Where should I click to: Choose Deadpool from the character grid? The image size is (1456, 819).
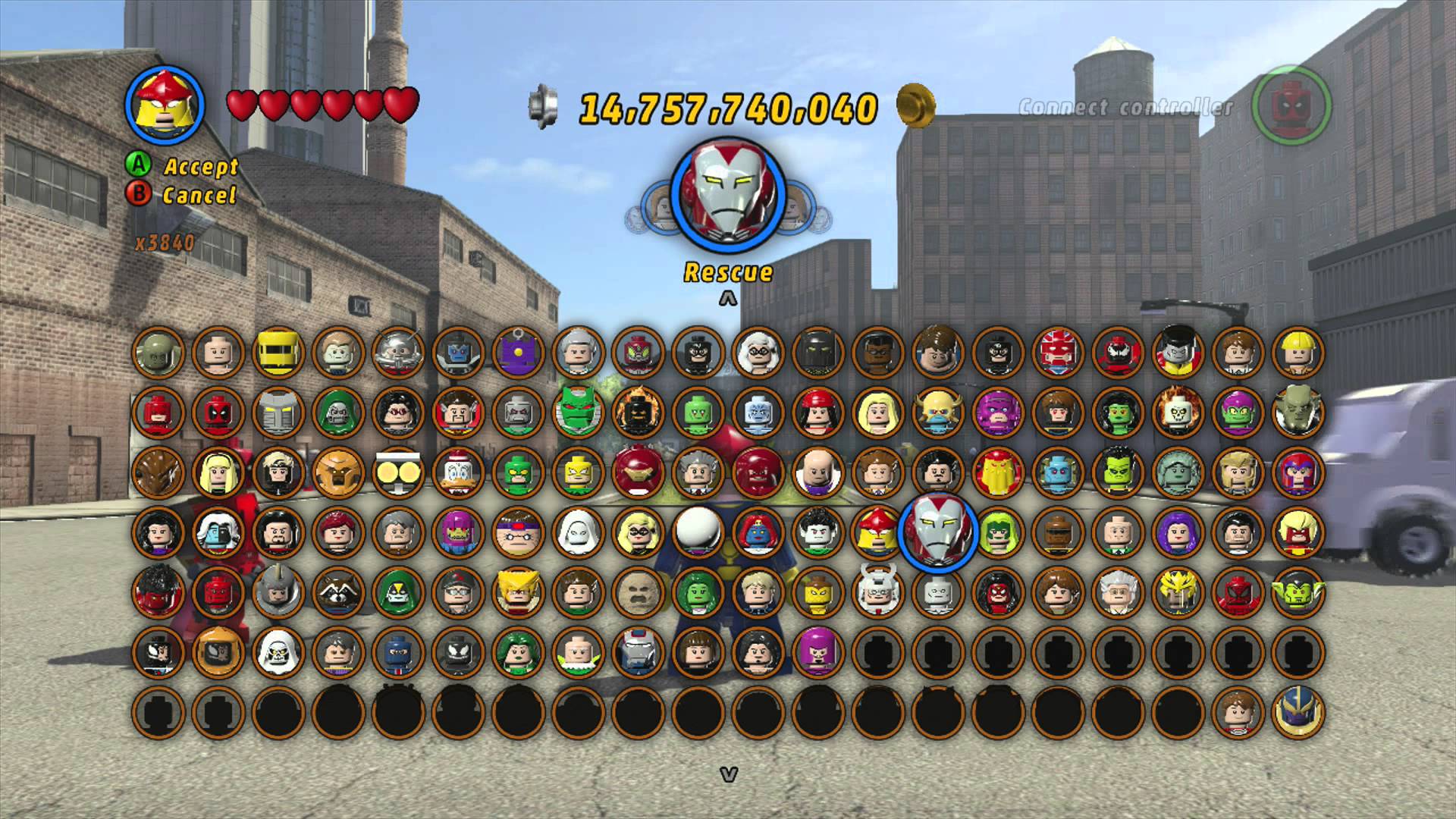click(x=218, y=412)
